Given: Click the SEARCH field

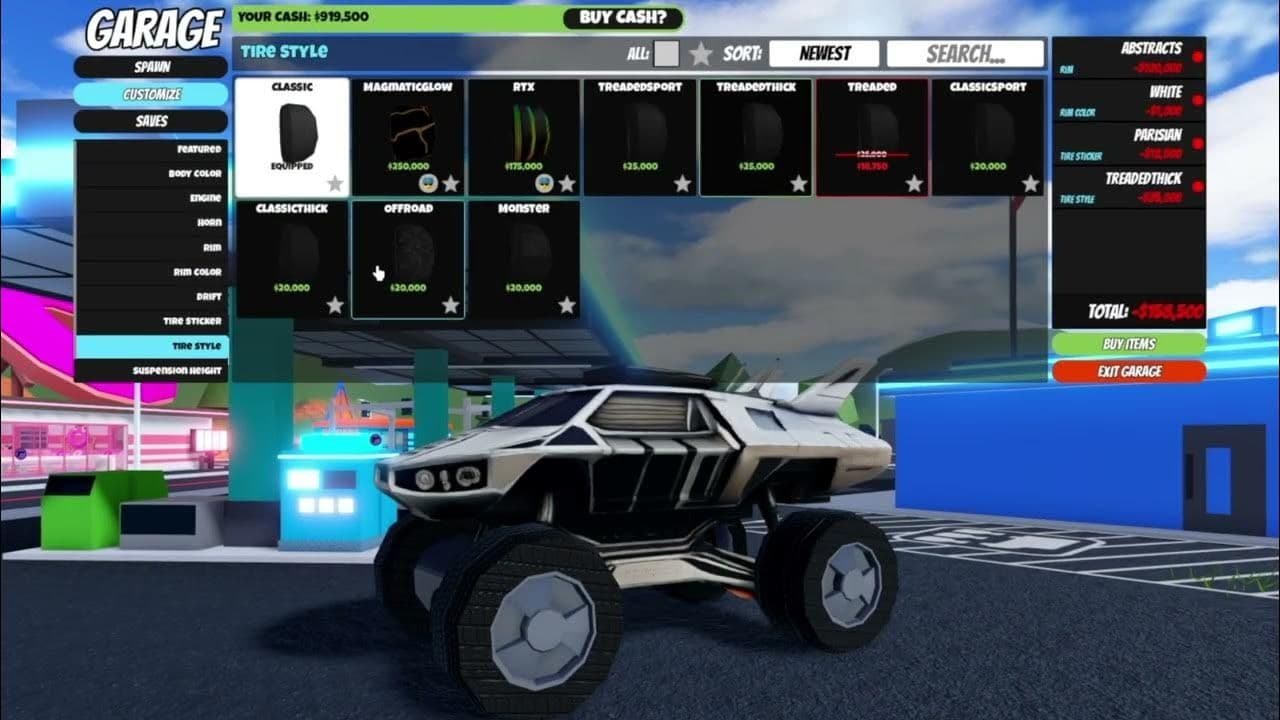Looking at the screenshot, I should pos(966,53).
